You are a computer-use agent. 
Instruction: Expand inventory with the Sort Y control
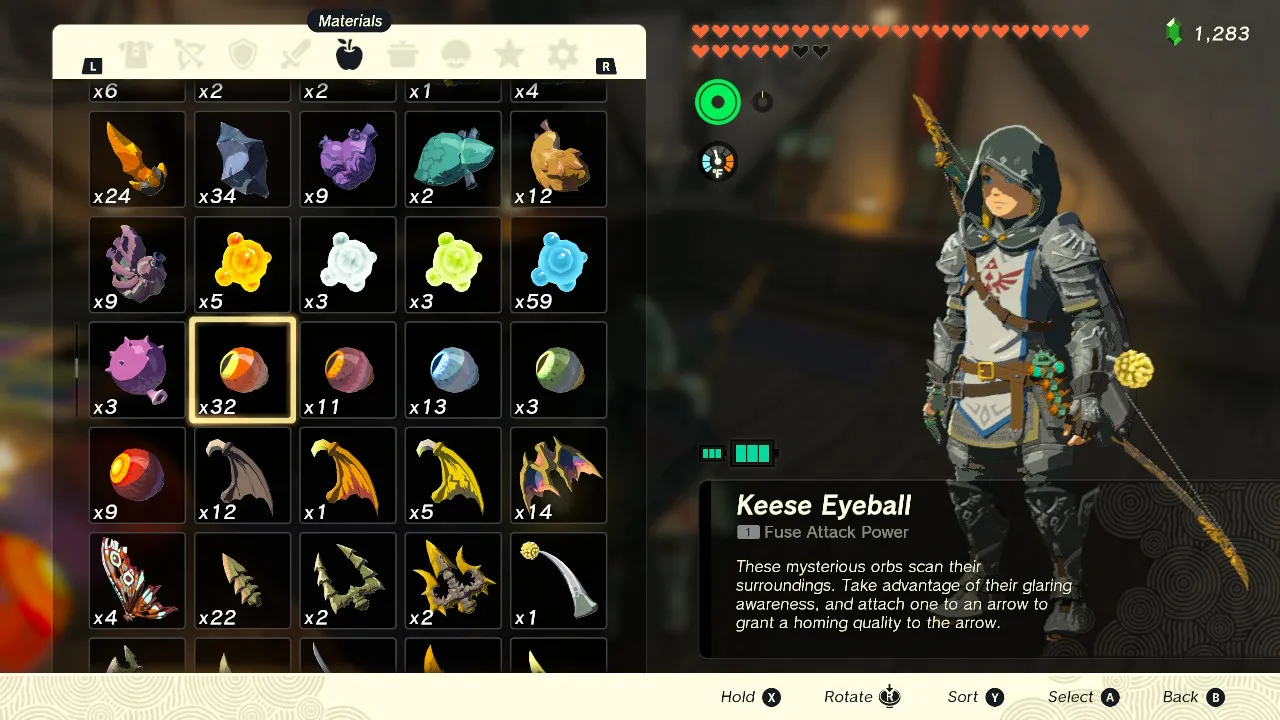click(975, 696)
